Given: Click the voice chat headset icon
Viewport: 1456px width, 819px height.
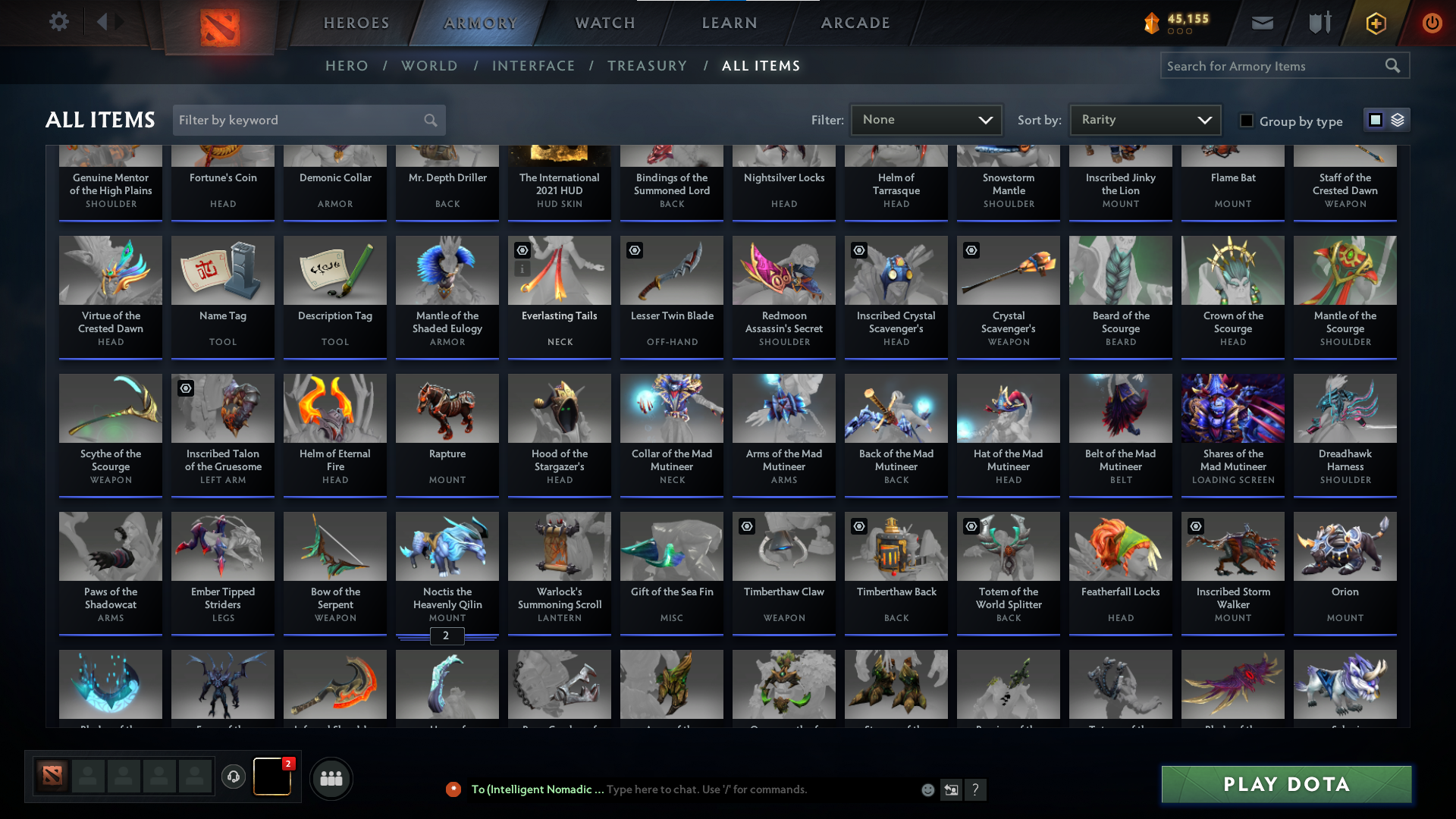Looking at the screenshot, I should pyautogui.click(x=234, y=777).
